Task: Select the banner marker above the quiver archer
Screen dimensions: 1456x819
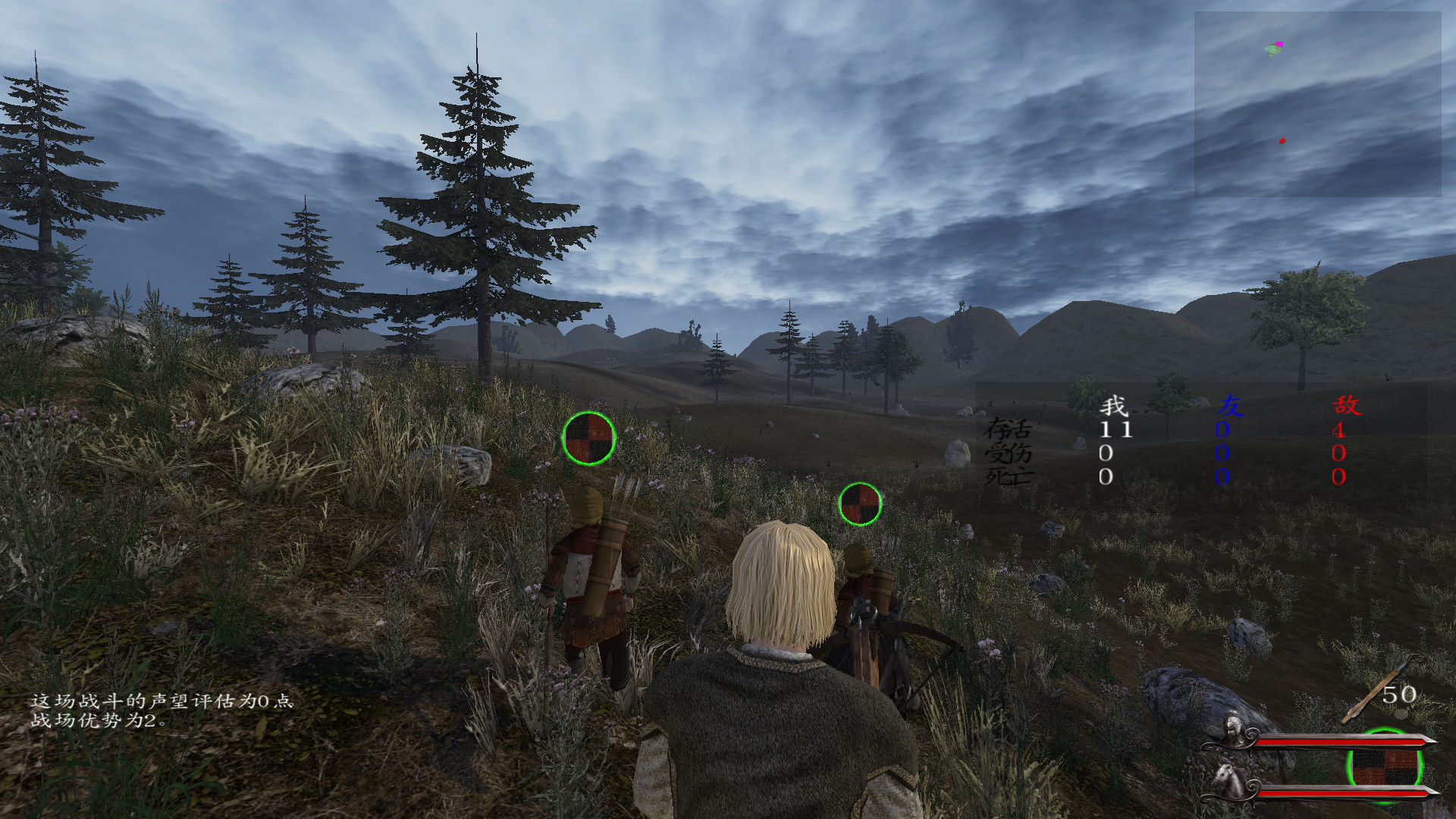Action: [x=588, y=438]
